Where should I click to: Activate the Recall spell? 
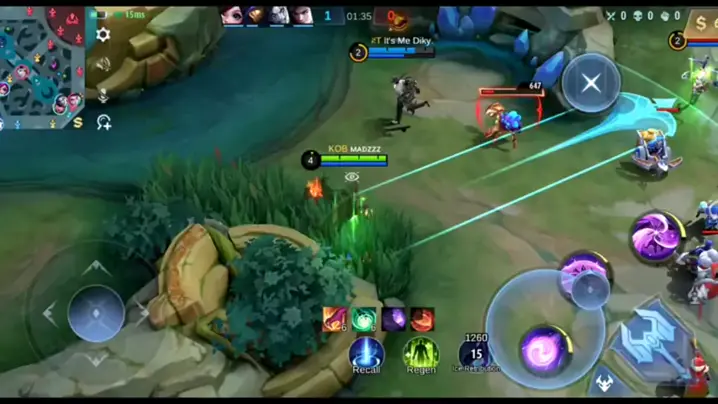[x=366, y=354]
